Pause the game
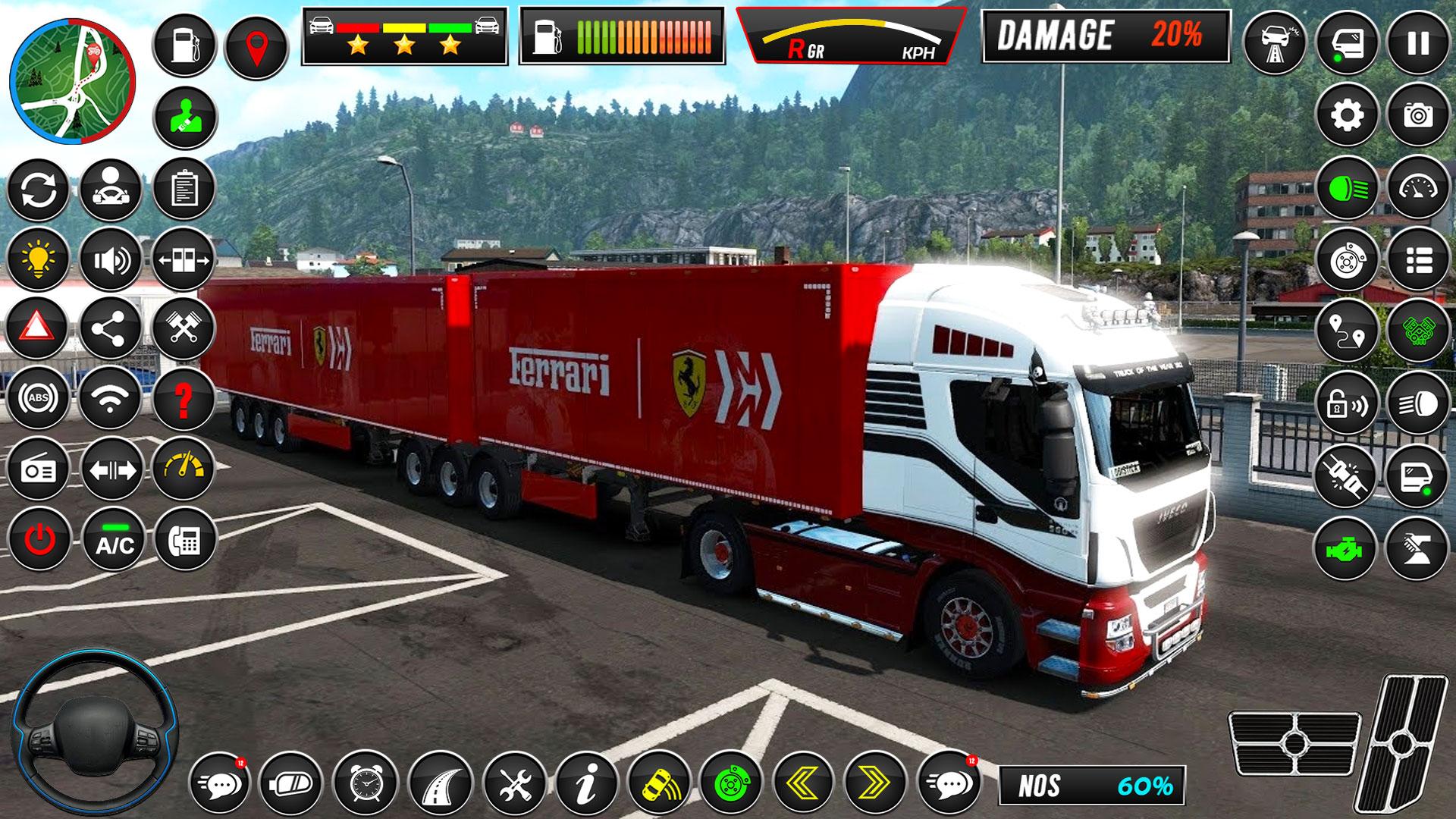1456x819 pixels. (1417, 43)
